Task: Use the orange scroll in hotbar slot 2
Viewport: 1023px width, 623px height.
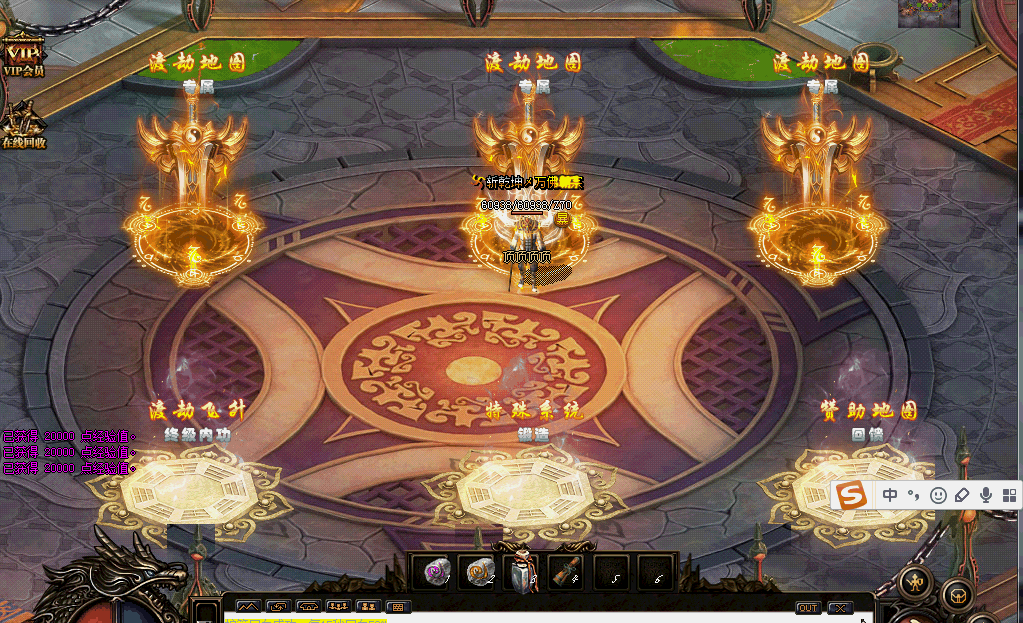Action: (x=481, y=572)
